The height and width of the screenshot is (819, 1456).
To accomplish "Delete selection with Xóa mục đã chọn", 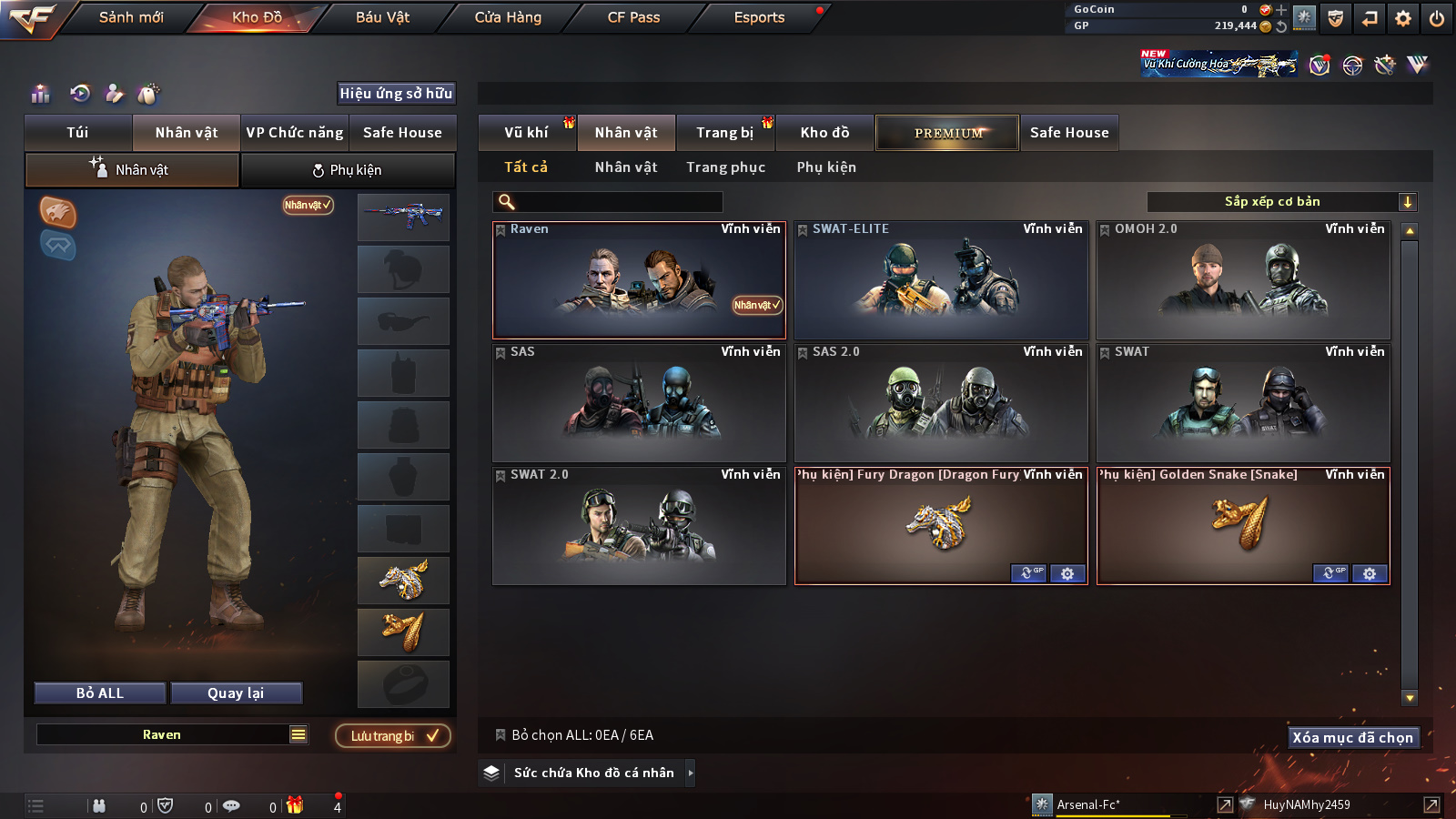I will pyautogui.click(x=1352, y=737).
